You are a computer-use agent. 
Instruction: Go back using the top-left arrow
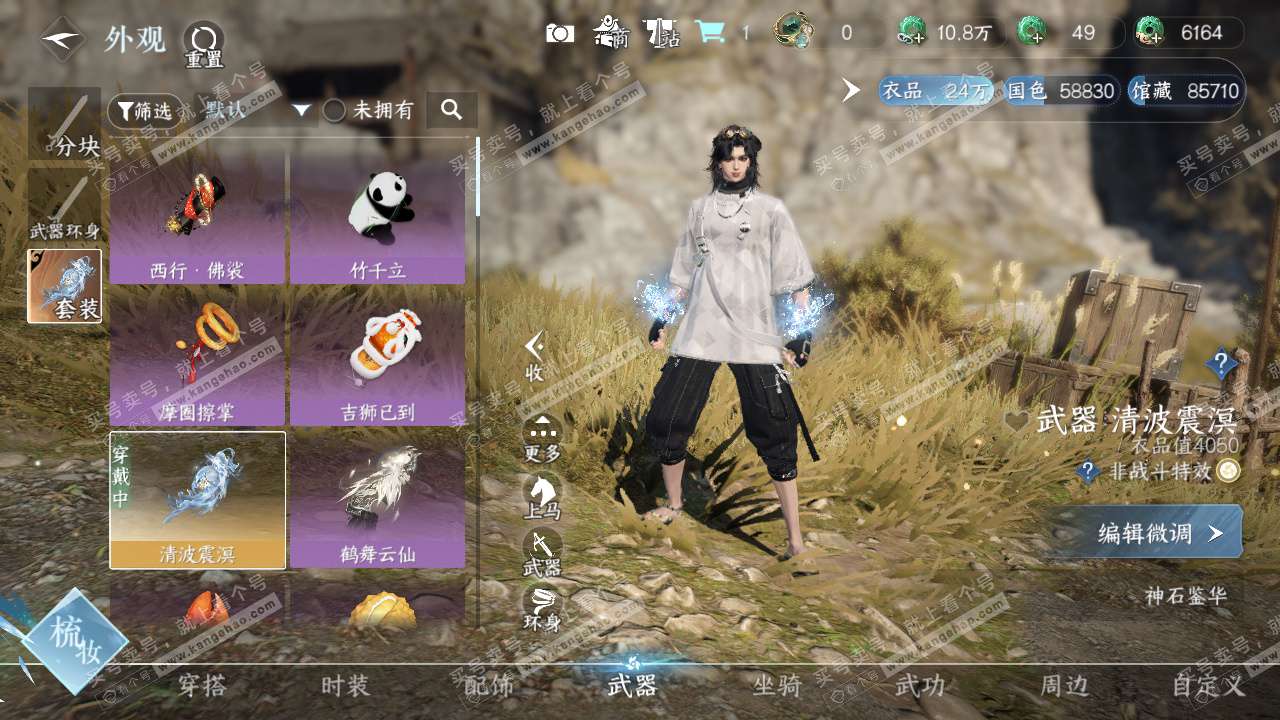(62, 40)
